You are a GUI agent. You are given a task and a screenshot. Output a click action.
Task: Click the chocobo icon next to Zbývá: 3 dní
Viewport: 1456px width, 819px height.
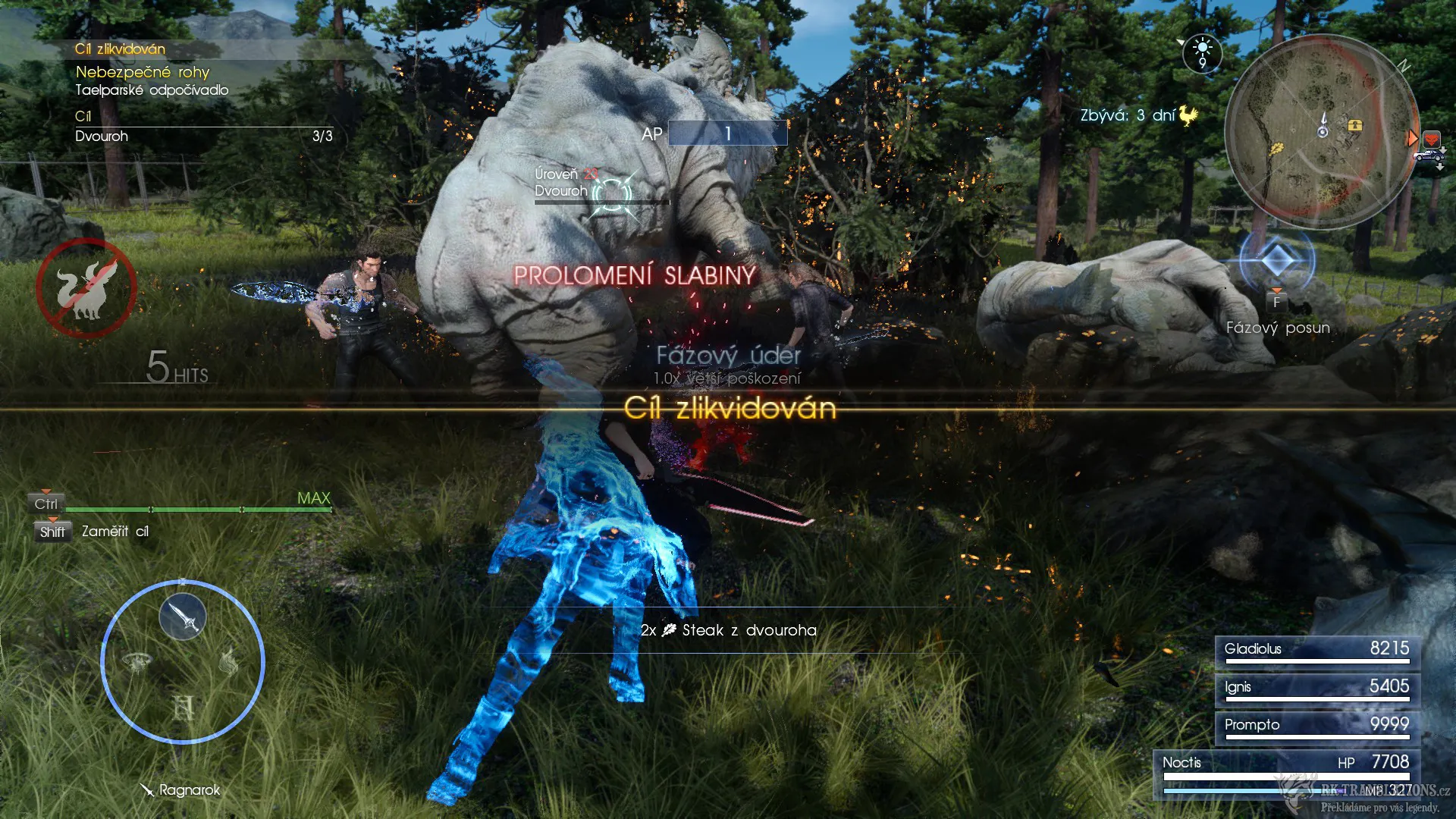pyautogui.click(x=1188, y=116)
